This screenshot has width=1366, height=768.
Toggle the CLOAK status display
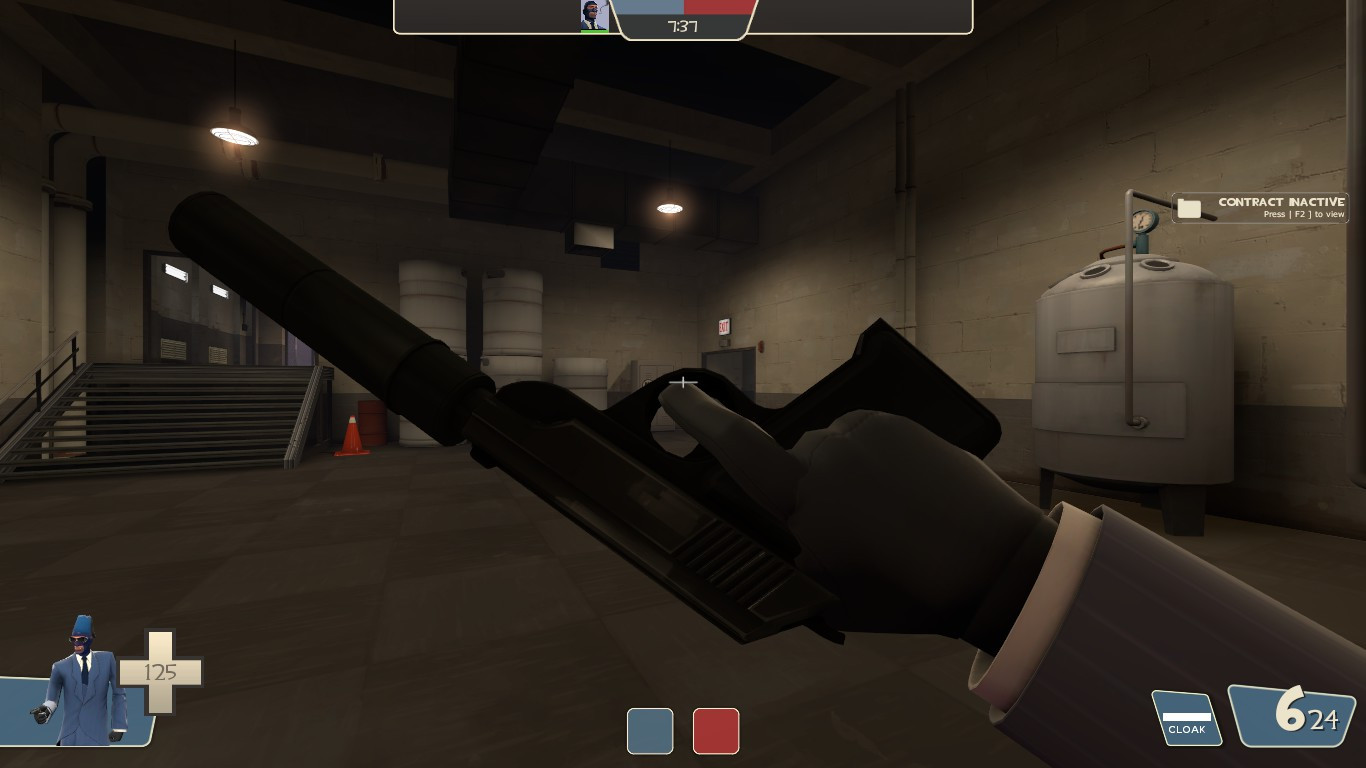tap(1186, 730)
